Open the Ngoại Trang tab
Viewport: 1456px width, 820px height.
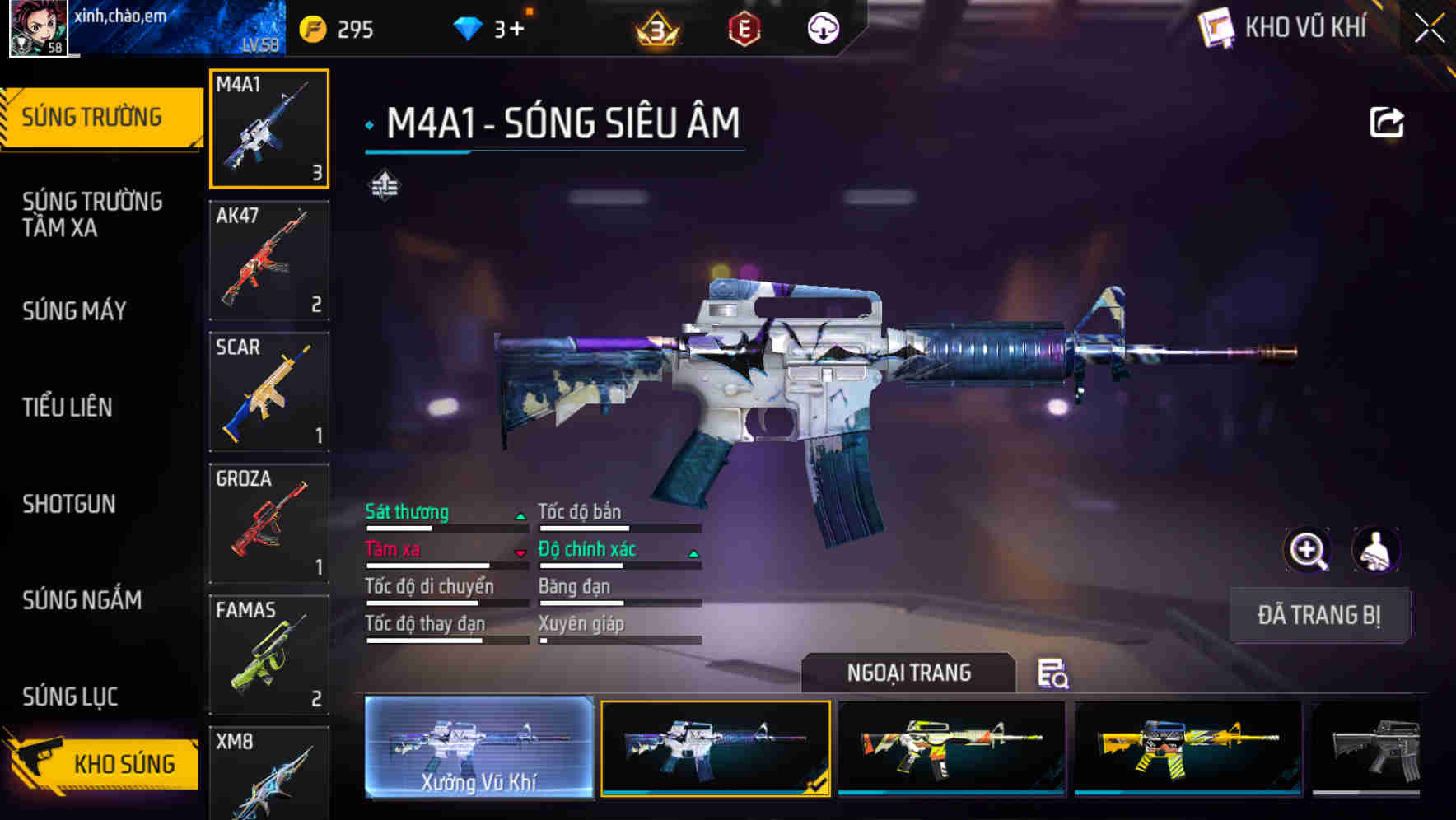pyautogui.click(x=908, y=673)
